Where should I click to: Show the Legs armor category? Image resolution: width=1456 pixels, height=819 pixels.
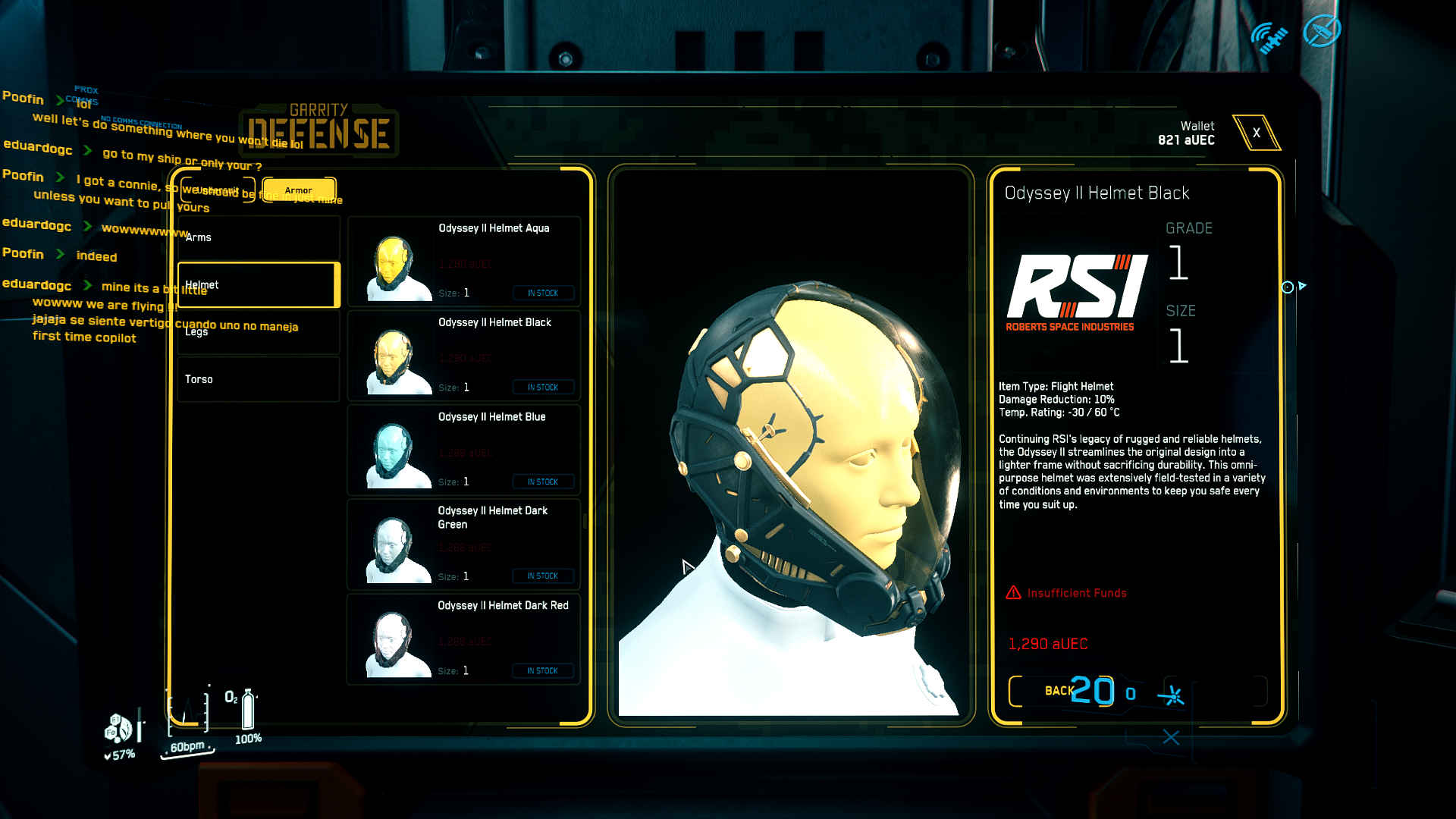[x=258, y=332]
